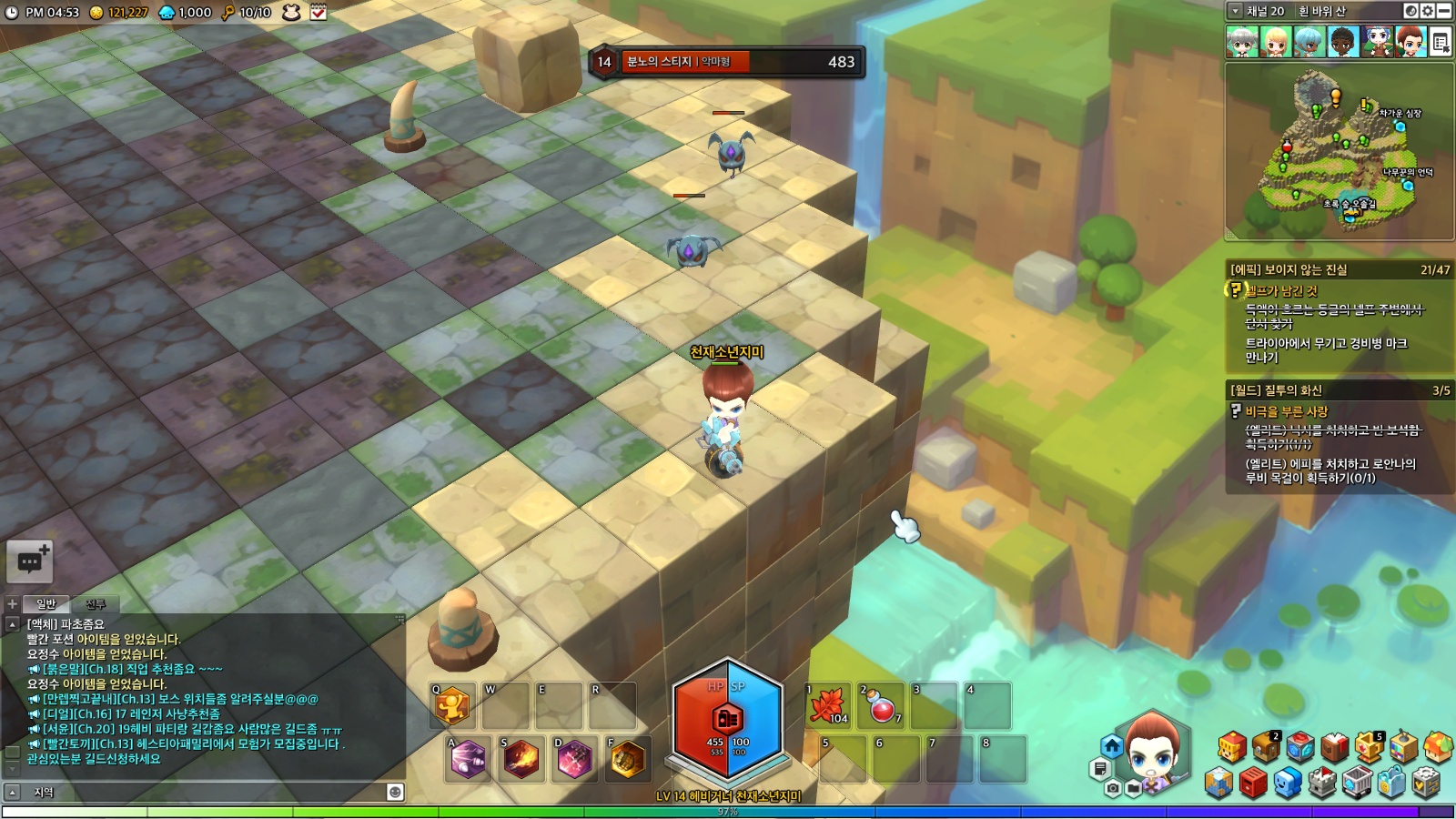Open the chat emoticon picker
This screenshot has height=819, width=1456.
click(x=395, y=792)
